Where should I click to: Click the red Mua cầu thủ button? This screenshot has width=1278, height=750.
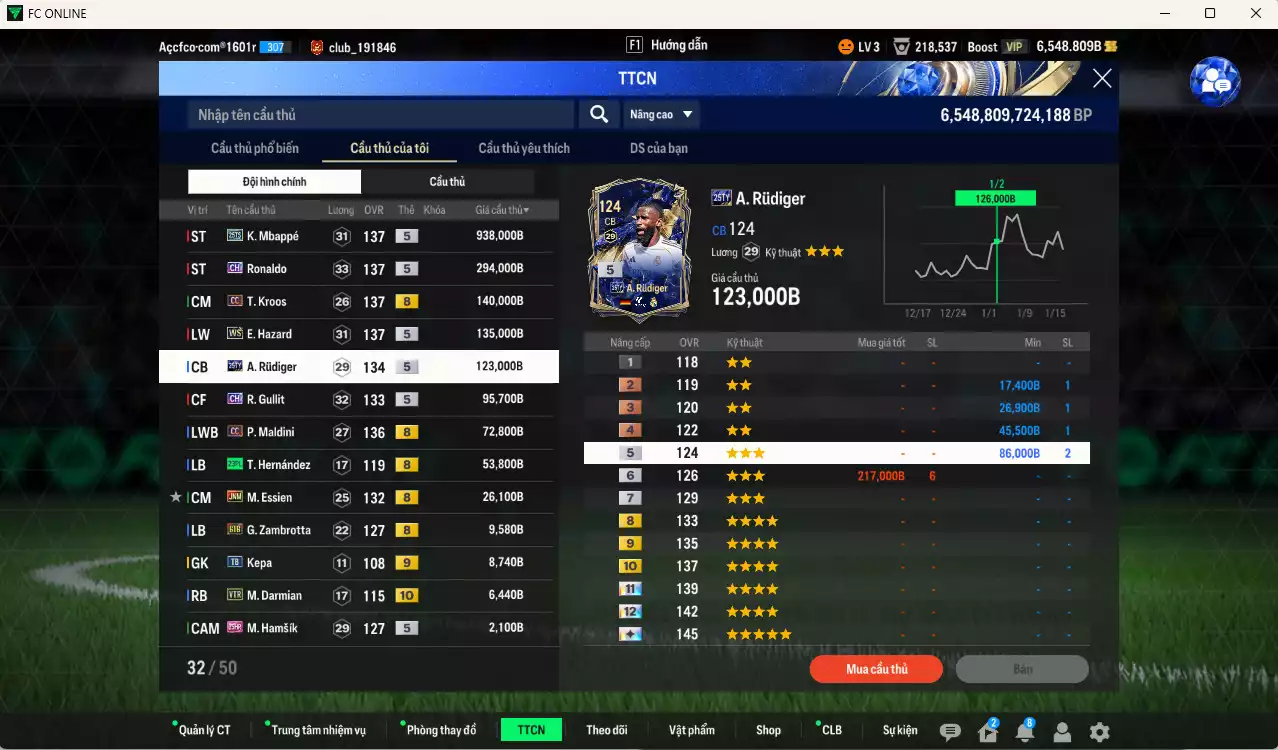point(877,669)
